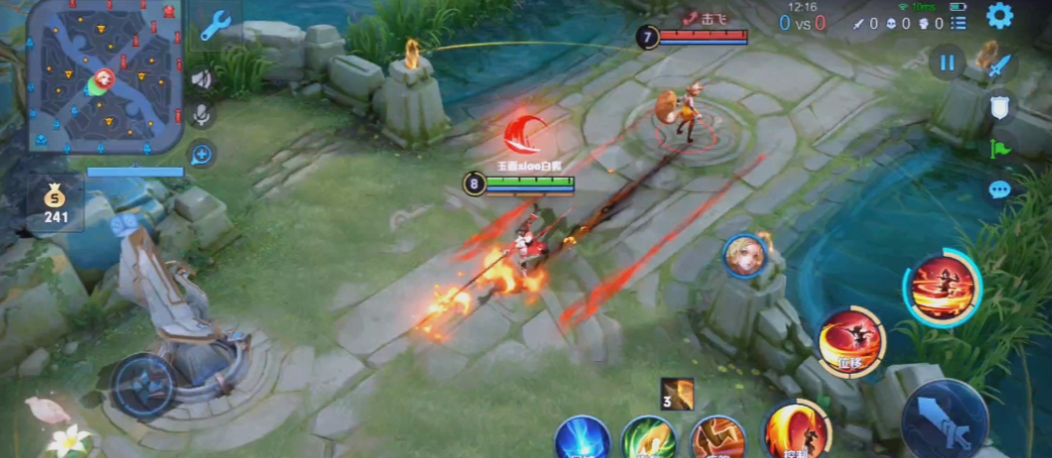This screenshot has height=458, width=1052.
Task: Tap the basic attack sword button
Action: (945, 420)
